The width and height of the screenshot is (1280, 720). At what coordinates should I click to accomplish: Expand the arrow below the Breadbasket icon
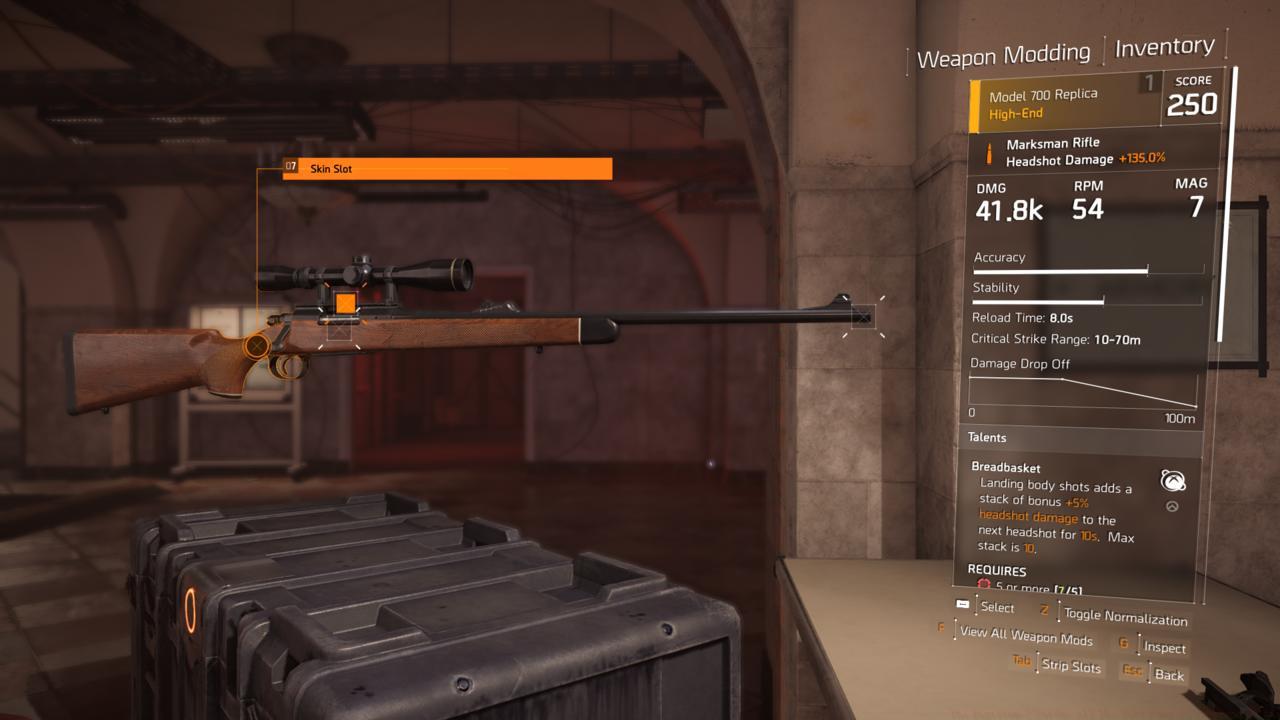[x=1172, y=507]
